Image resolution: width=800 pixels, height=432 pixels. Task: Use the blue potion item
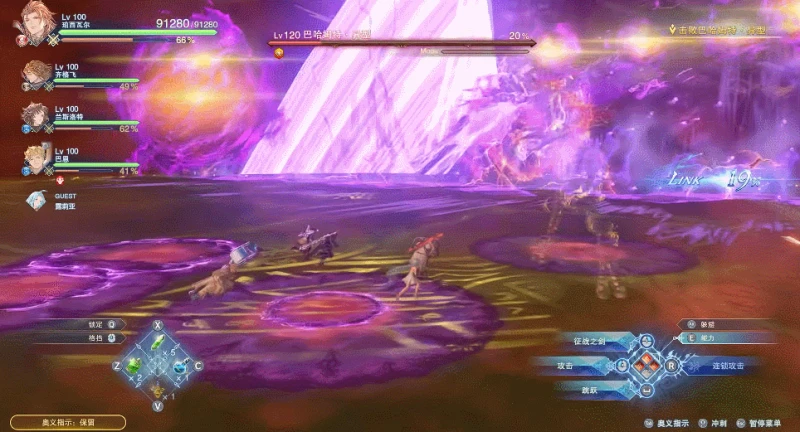coord(181,367)
